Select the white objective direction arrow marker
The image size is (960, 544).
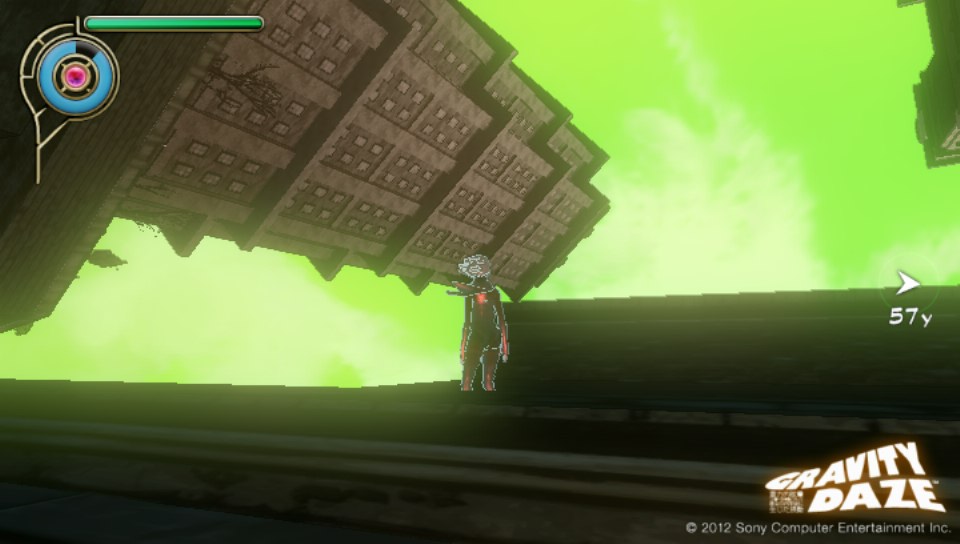click(x=907, y=284)
